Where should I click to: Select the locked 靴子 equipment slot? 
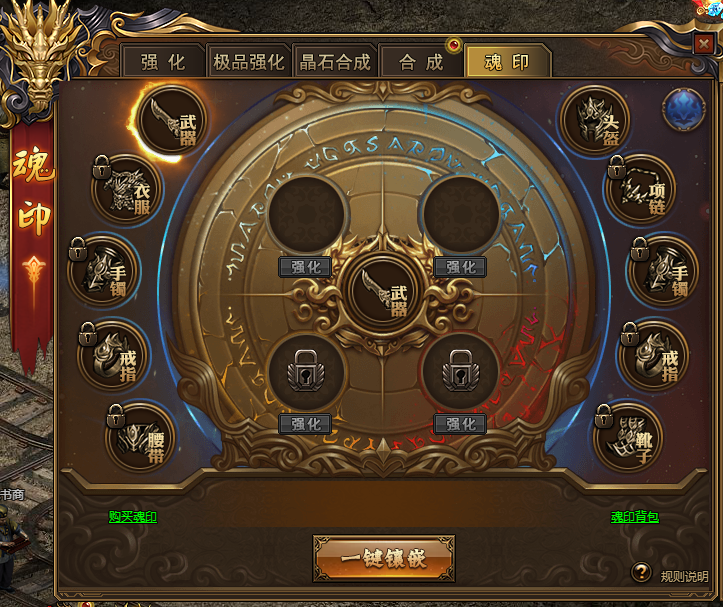(629, 436)
